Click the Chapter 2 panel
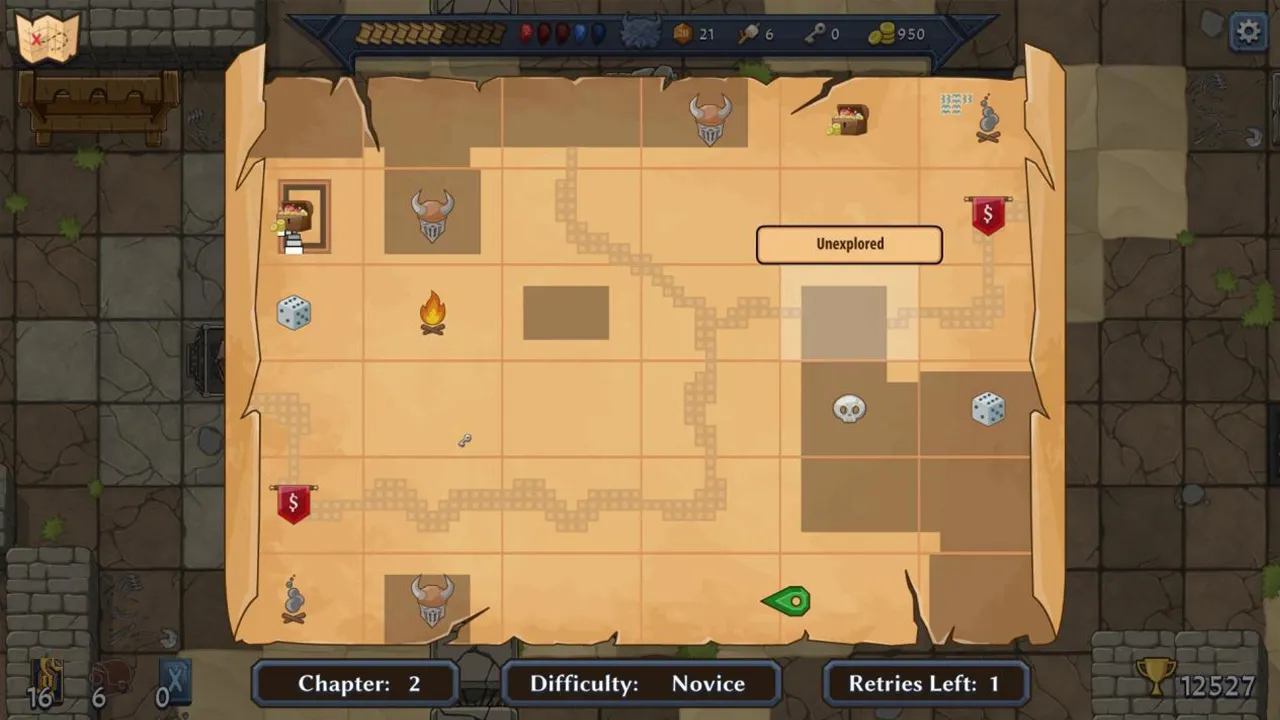1280x720 pixels. tap(356, 684)
